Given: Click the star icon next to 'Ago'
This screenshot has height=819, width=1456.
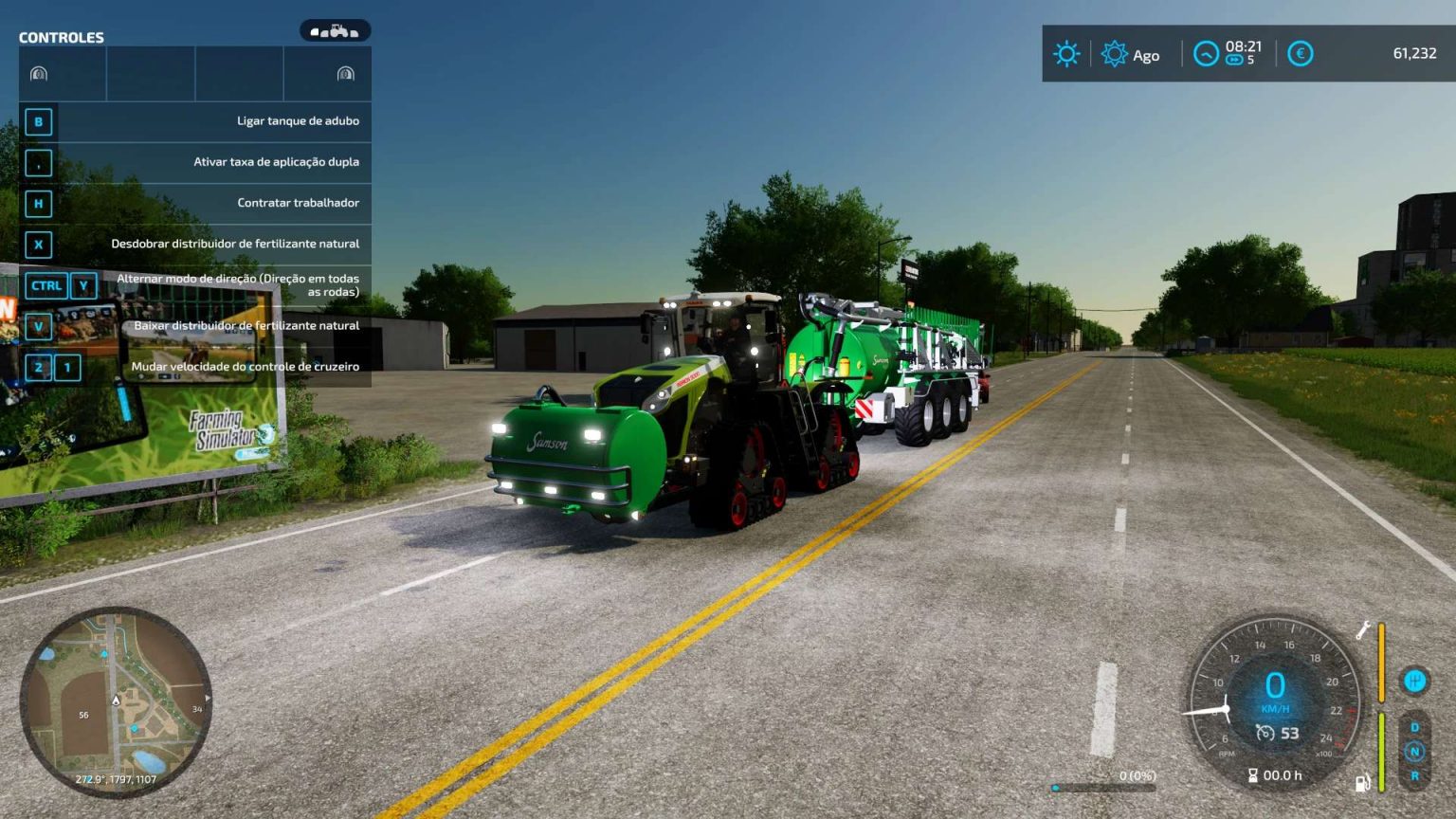Looking at the screenshot, I should coord(1111,54).
